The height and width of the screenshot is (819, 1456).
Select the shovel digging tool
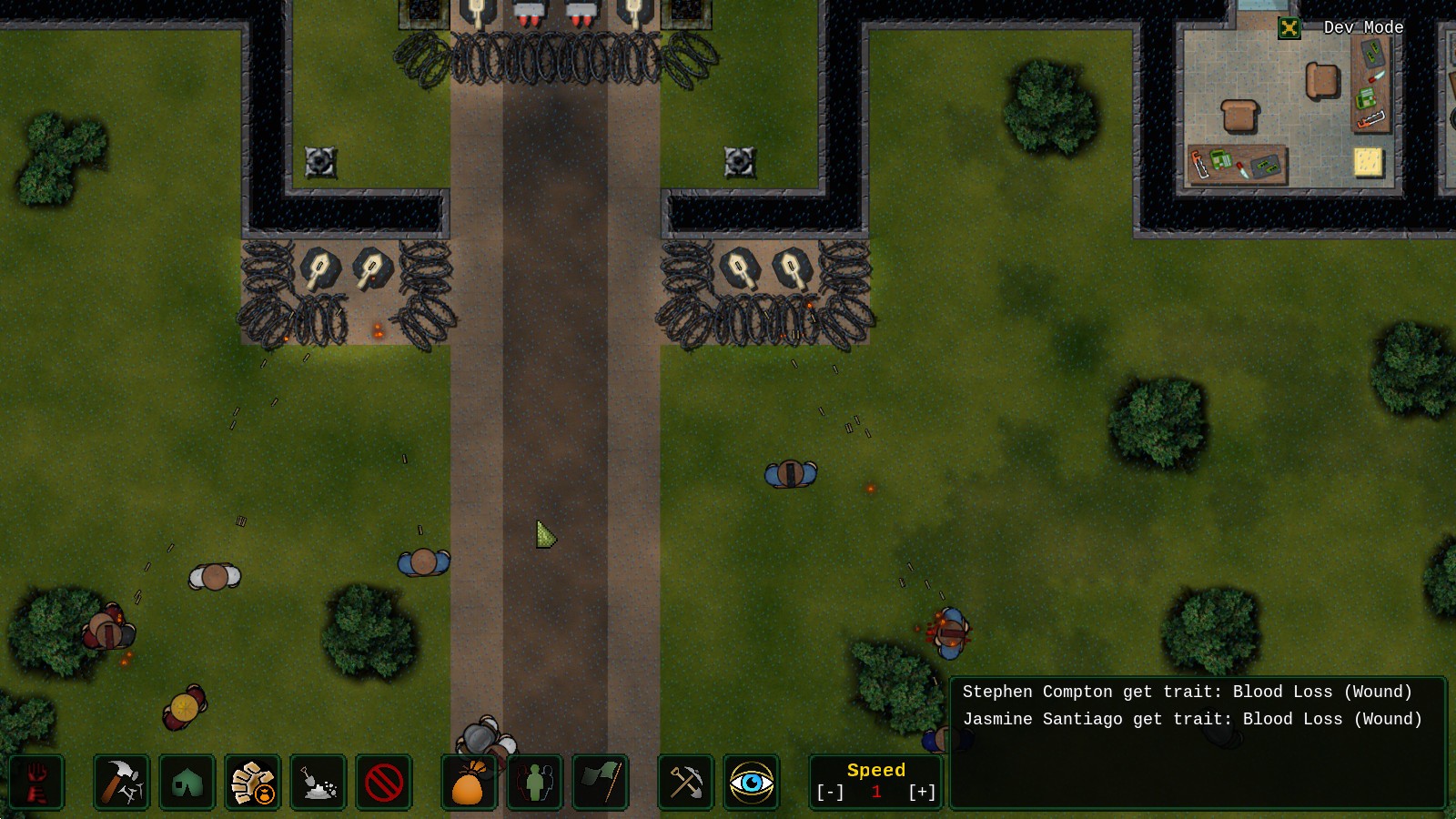coord(318,781)
